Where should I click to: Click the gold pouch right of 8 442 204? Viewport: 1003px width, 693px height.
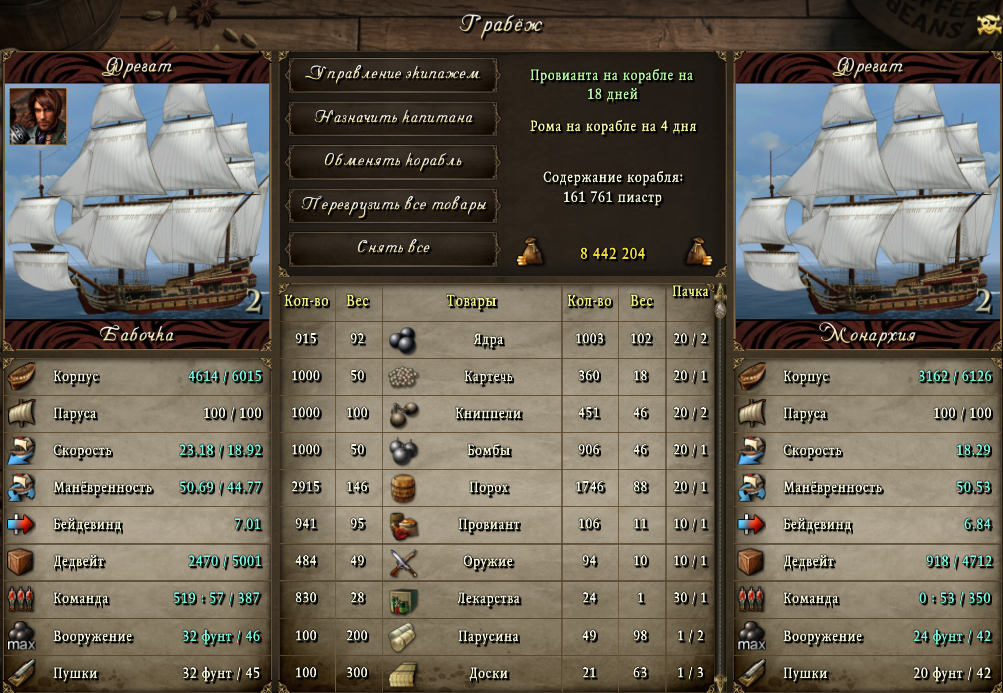(x=697, y=253)
